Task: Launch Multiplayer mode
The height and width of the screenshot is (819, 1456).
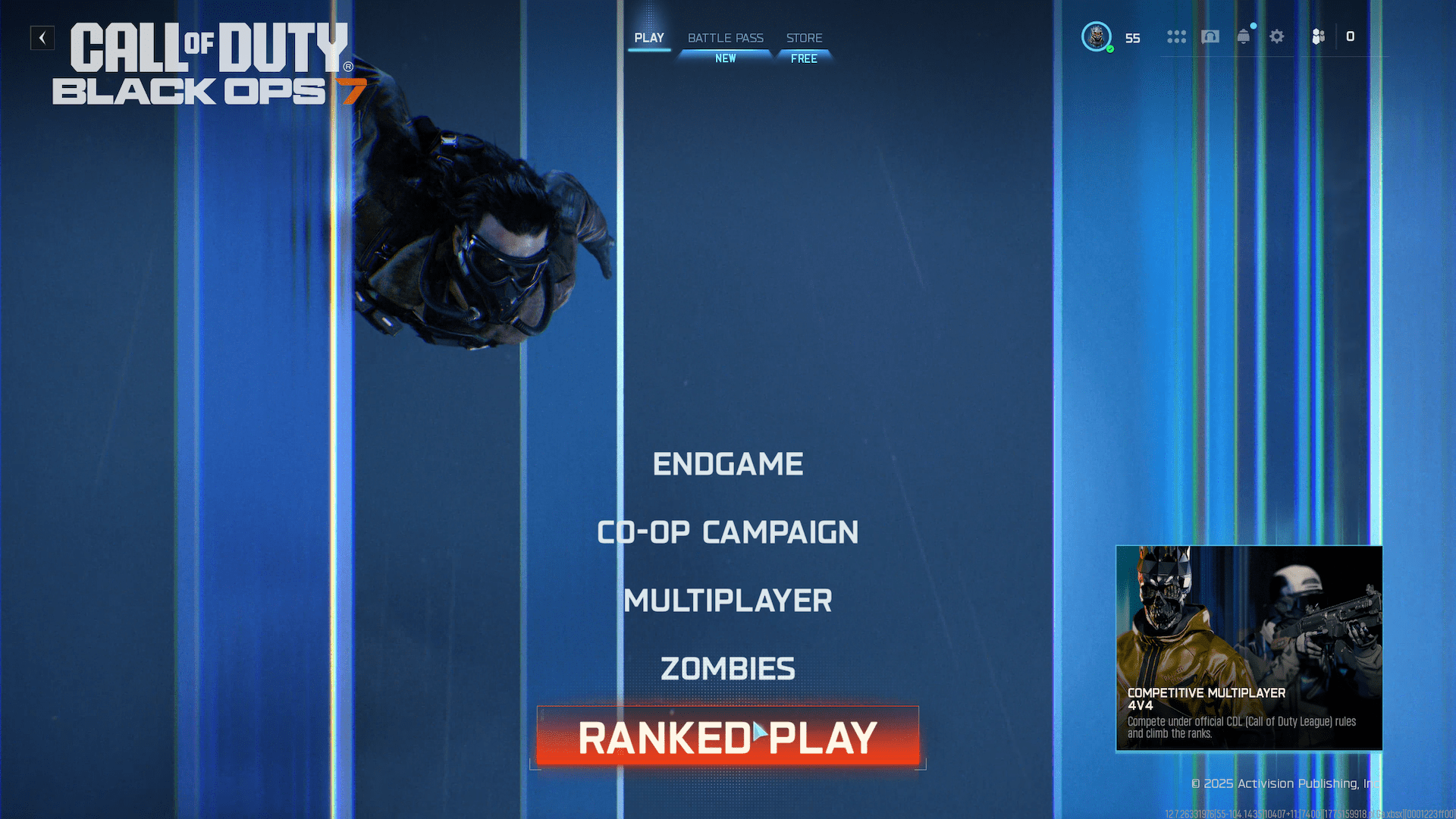Action: [726, 600]
